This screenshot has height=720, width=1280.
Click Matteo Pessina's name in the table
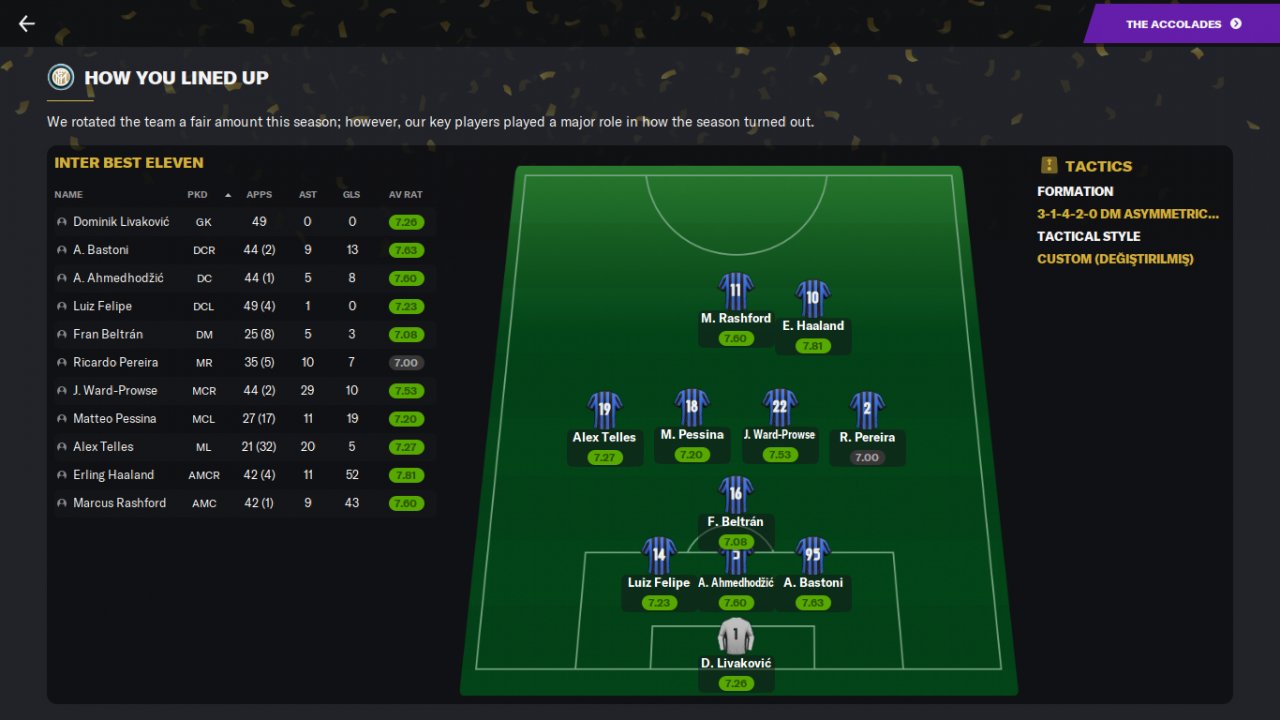(114, 418)
